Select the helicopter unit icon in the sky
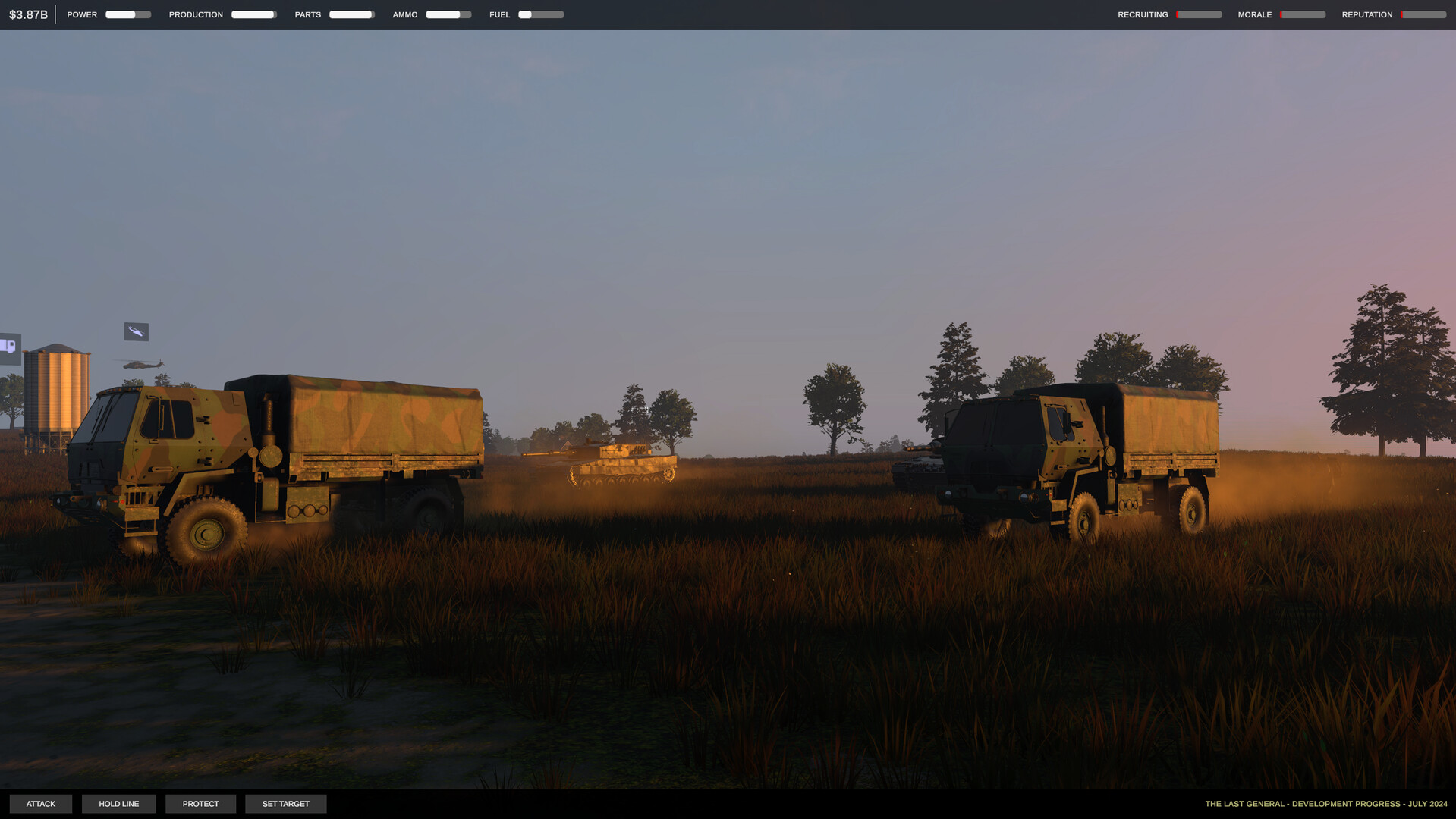The width and height of the screenshot is (1456, 819). tap(137, 331)
